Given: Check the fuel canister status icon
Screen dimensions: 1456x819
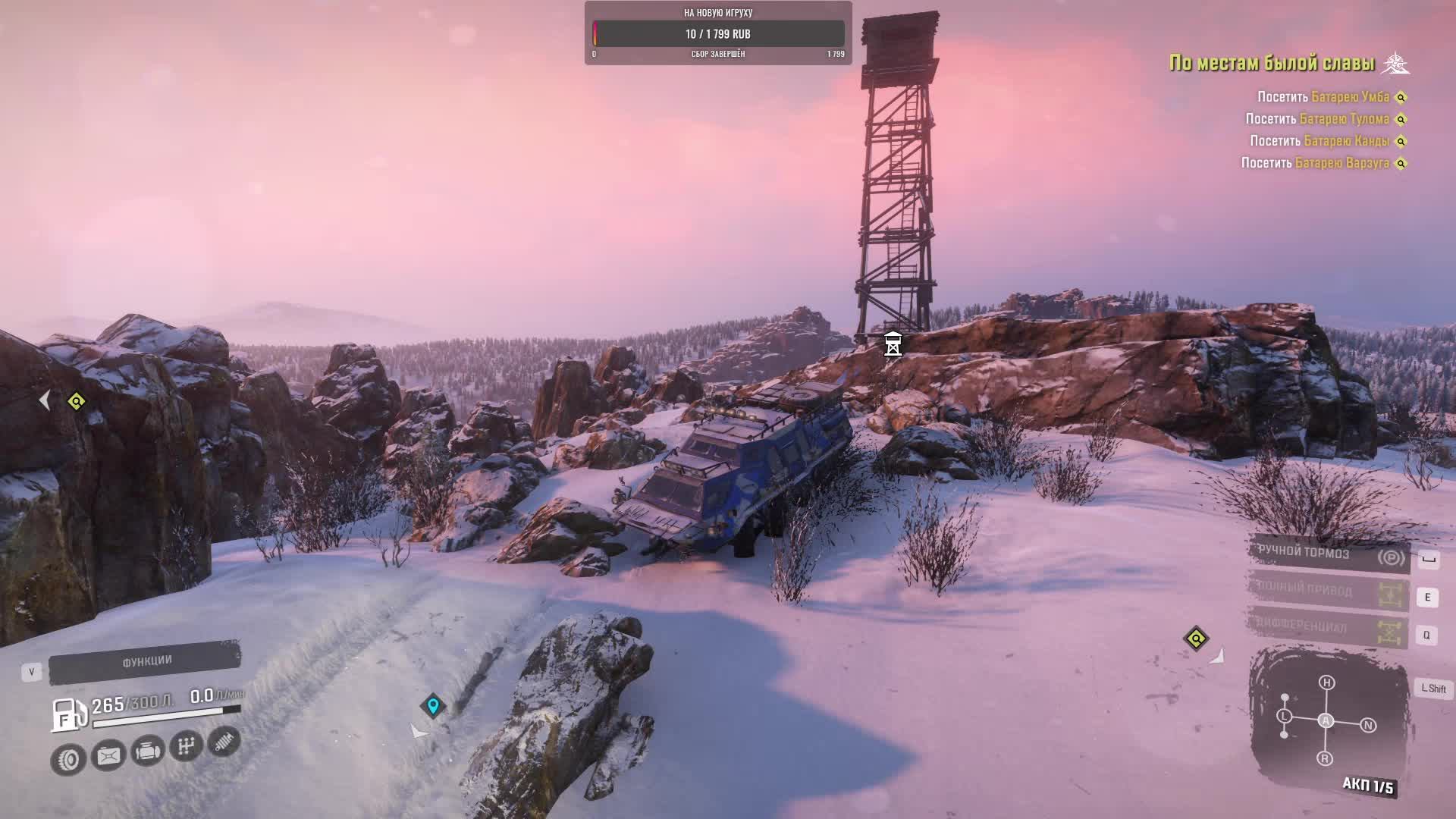Looking at the screenshot, I should point(108,755).
